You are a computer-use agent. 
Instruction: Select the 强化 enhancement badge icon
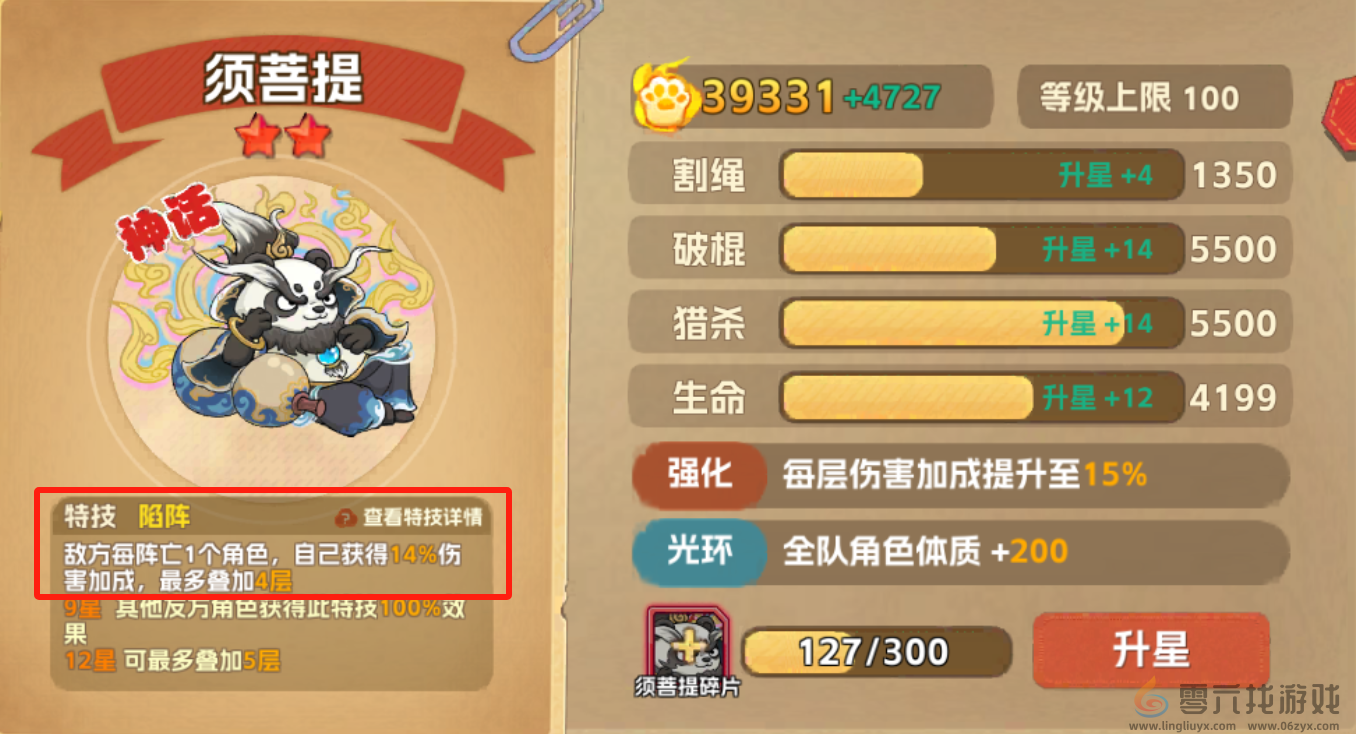pyautogui.click(x=699, y=476)
